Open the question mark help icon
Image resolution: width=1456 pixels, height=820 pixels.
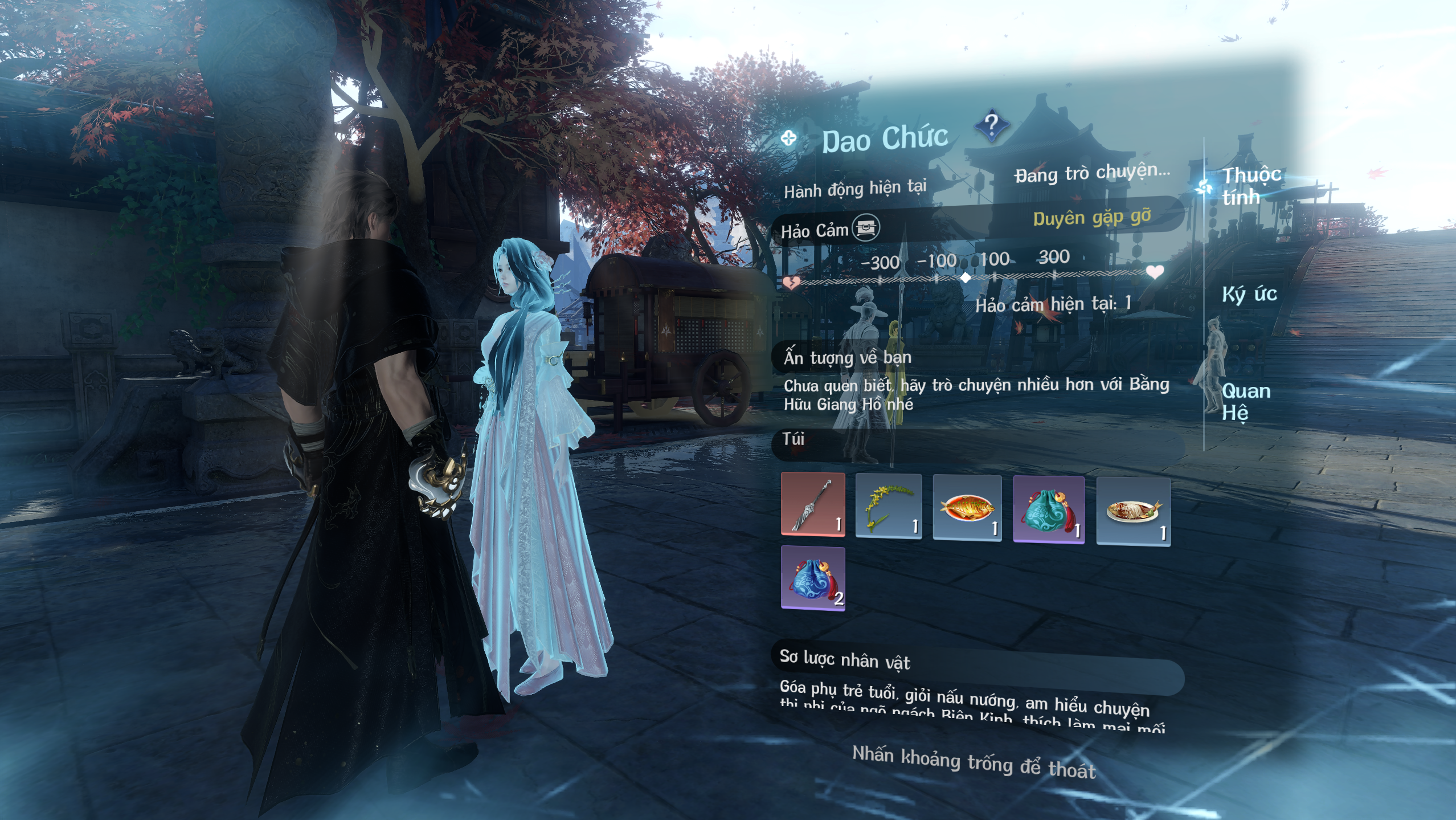pyautogui.click(x=991, y=125)
